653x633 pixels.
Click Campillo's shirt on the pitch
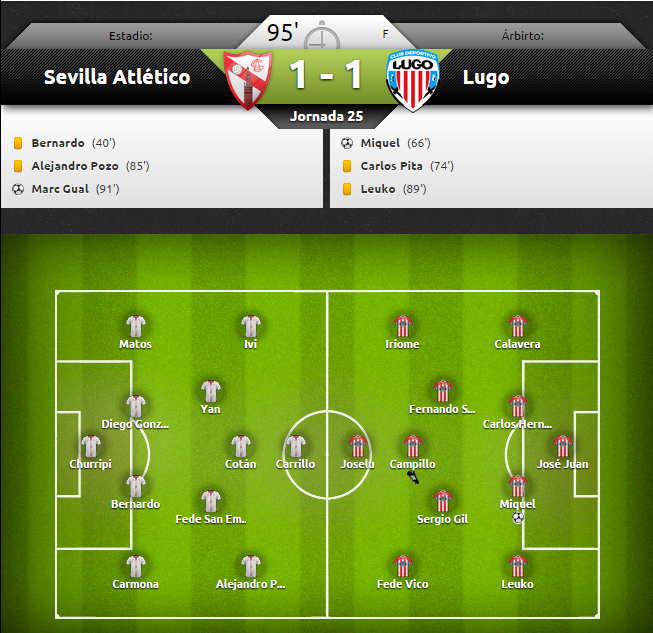pyautogui.click(x=412, y=446)
